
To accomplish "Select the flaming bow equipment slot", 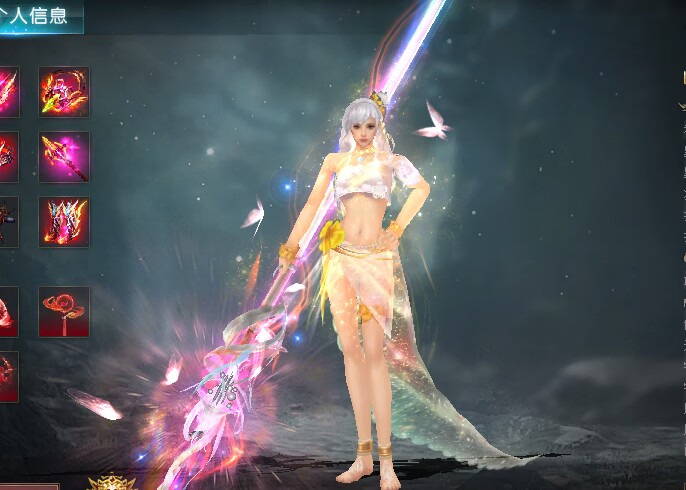I will (64, 92).
